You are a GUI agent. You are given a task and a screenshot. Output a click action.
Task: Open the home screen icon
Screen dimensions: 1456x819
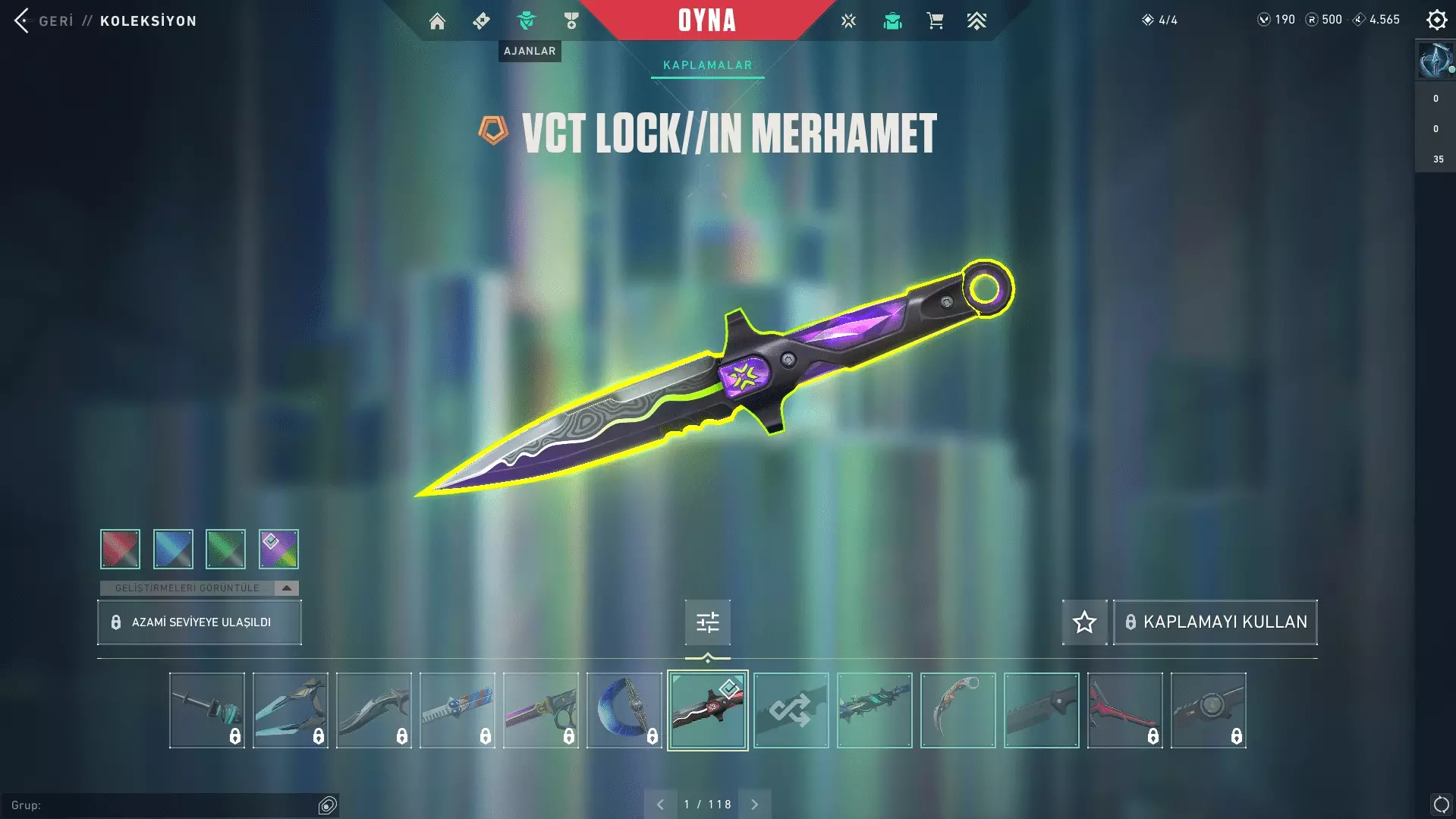tap(437, 21)
